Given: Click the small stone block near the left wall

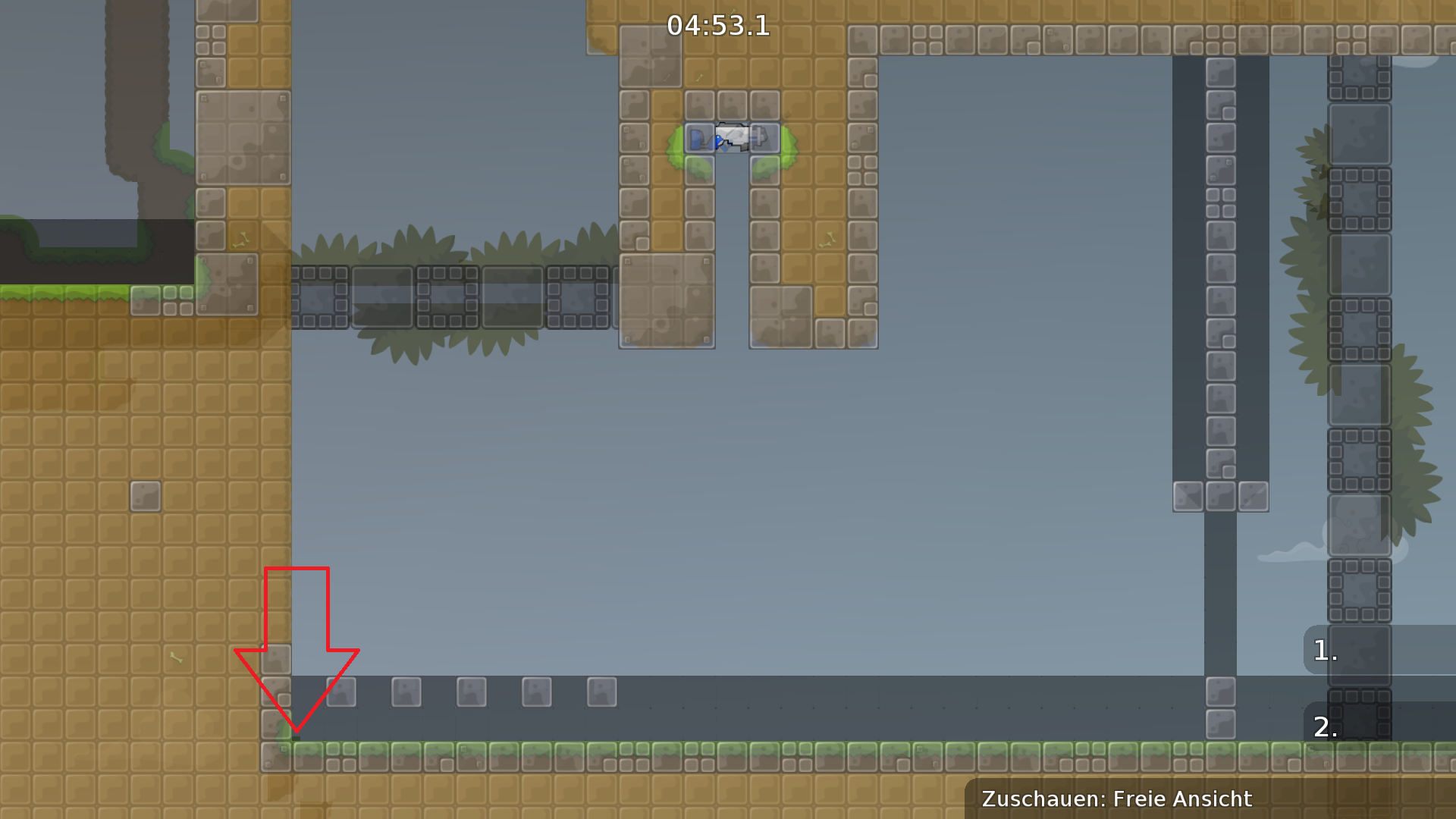Looking at the screenshot, I should pos(146,495).
